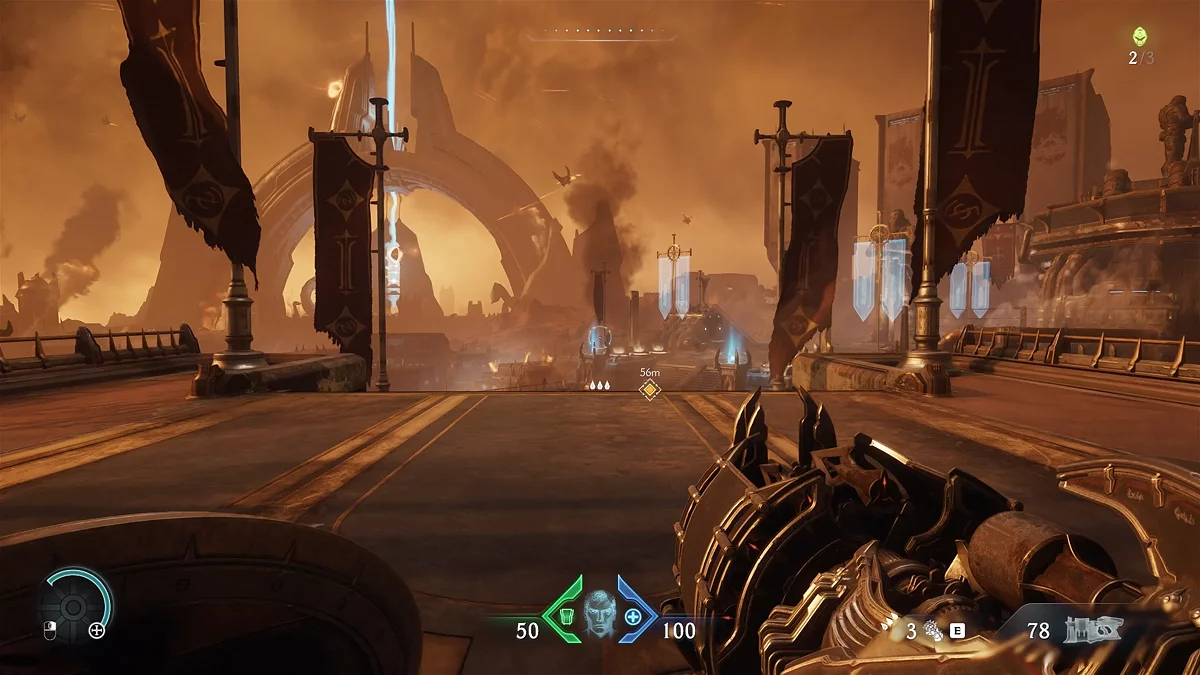The height and width of the screenshot is (675, 1200).
Task: Select the orange diamond objective marker
Action: coord(650,390)
